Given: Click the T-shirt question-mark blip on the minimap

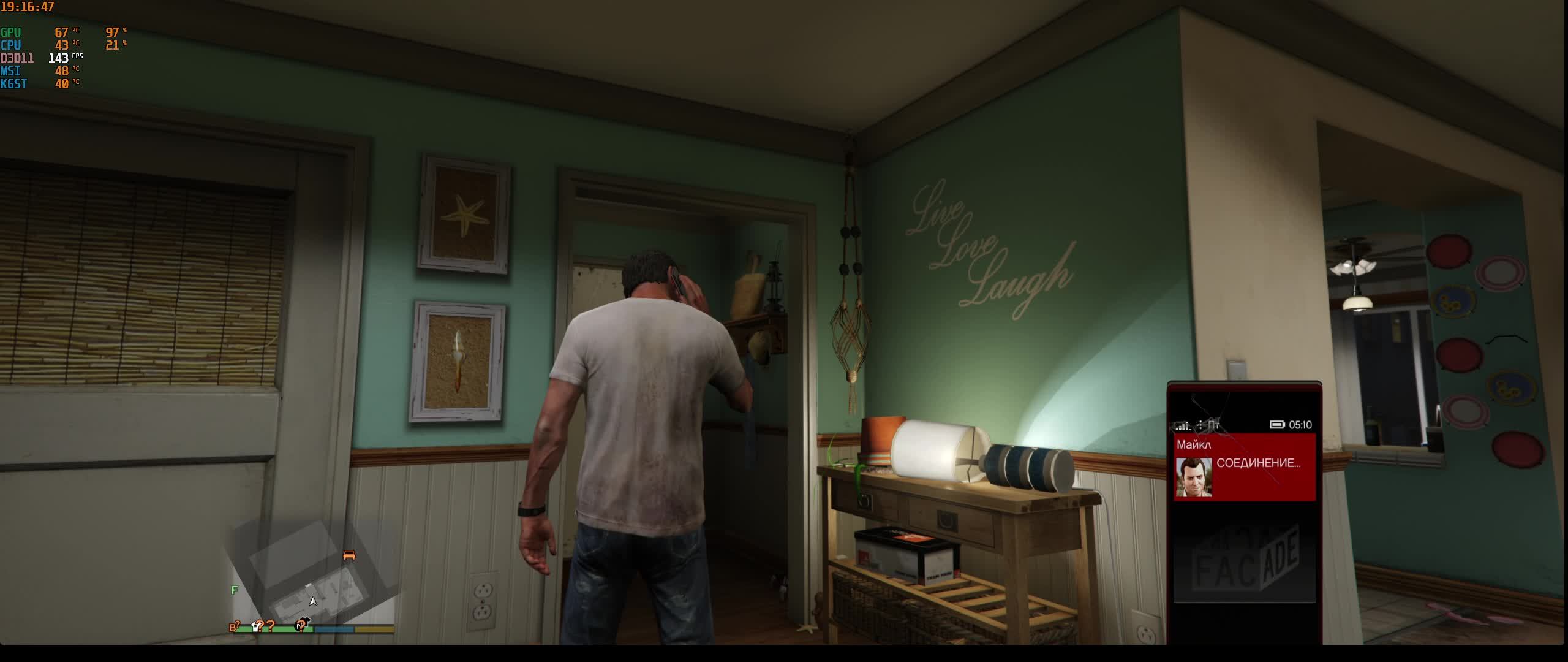Looking at the screenshot, I should (255, 626).
